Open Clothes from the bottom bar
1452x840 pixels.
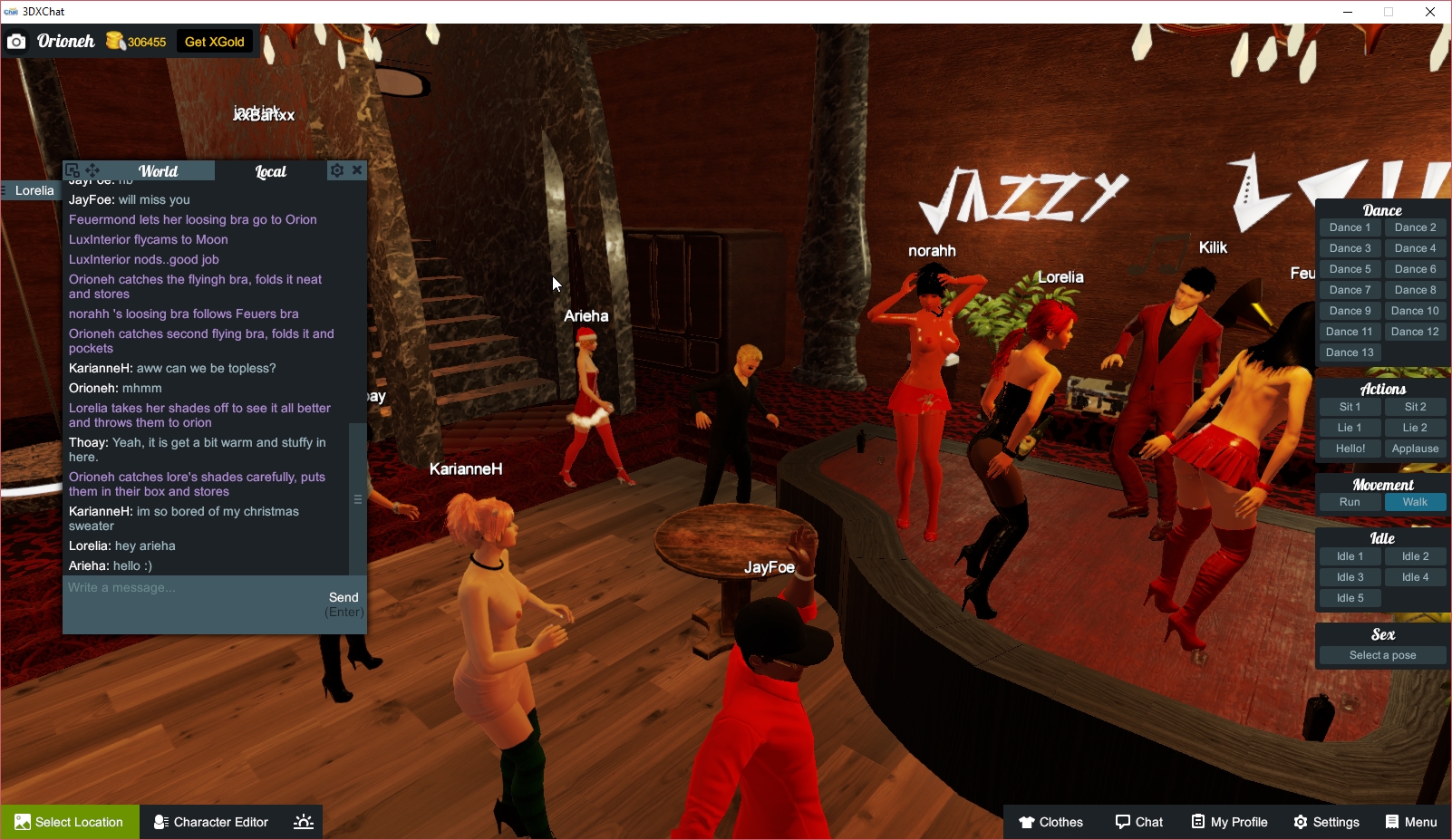click(1051, 822)
